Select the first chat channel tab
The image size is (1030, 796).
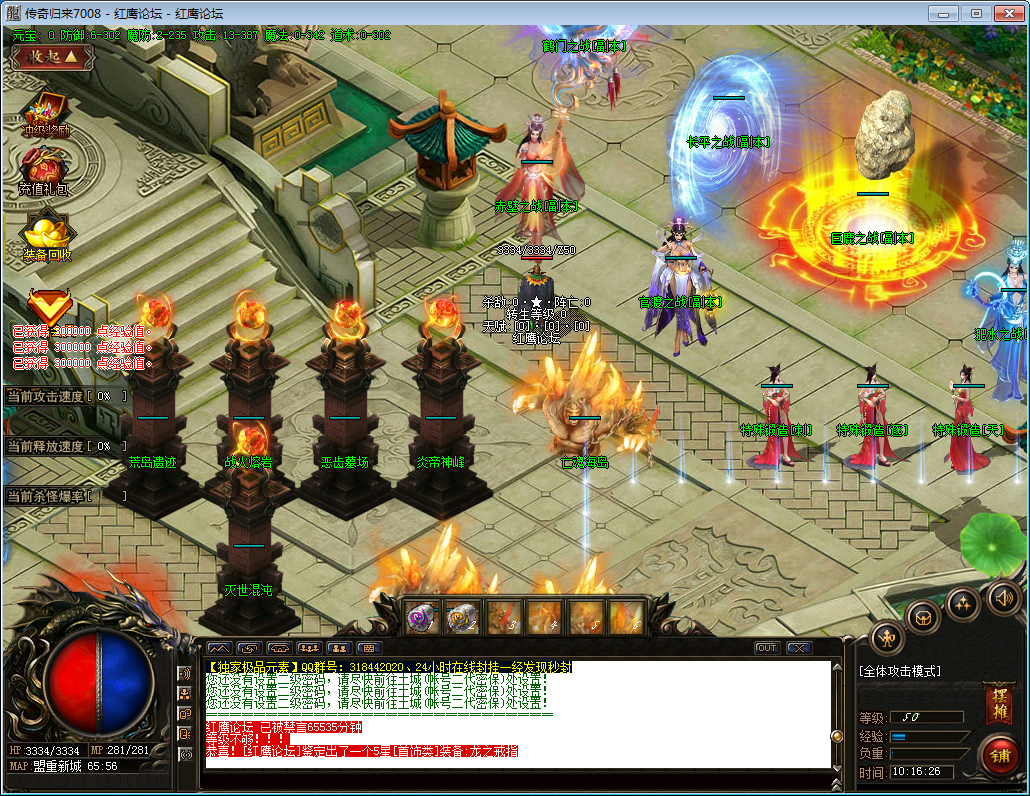219,648
